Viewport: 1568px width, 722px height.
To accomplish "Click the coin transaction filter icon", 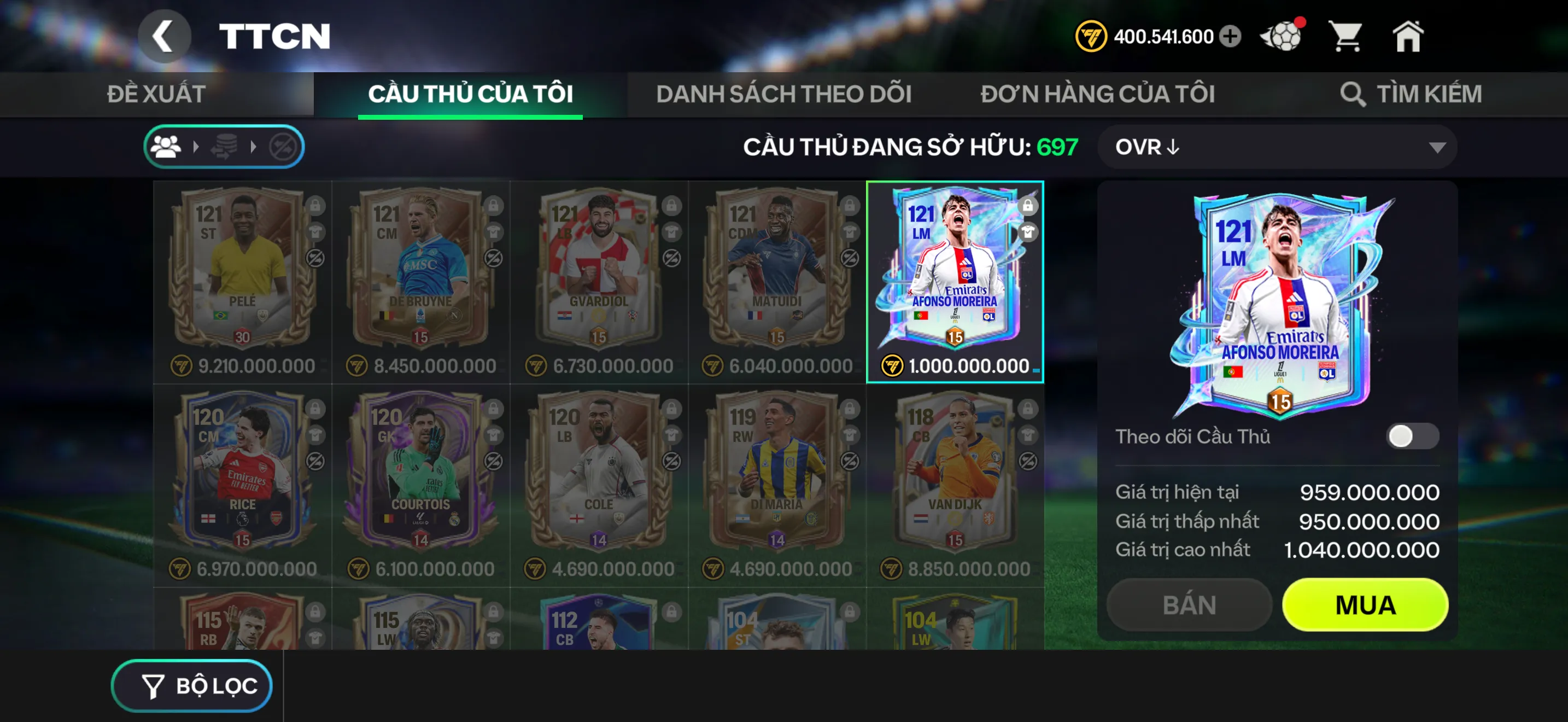I will tap(225, 146).
